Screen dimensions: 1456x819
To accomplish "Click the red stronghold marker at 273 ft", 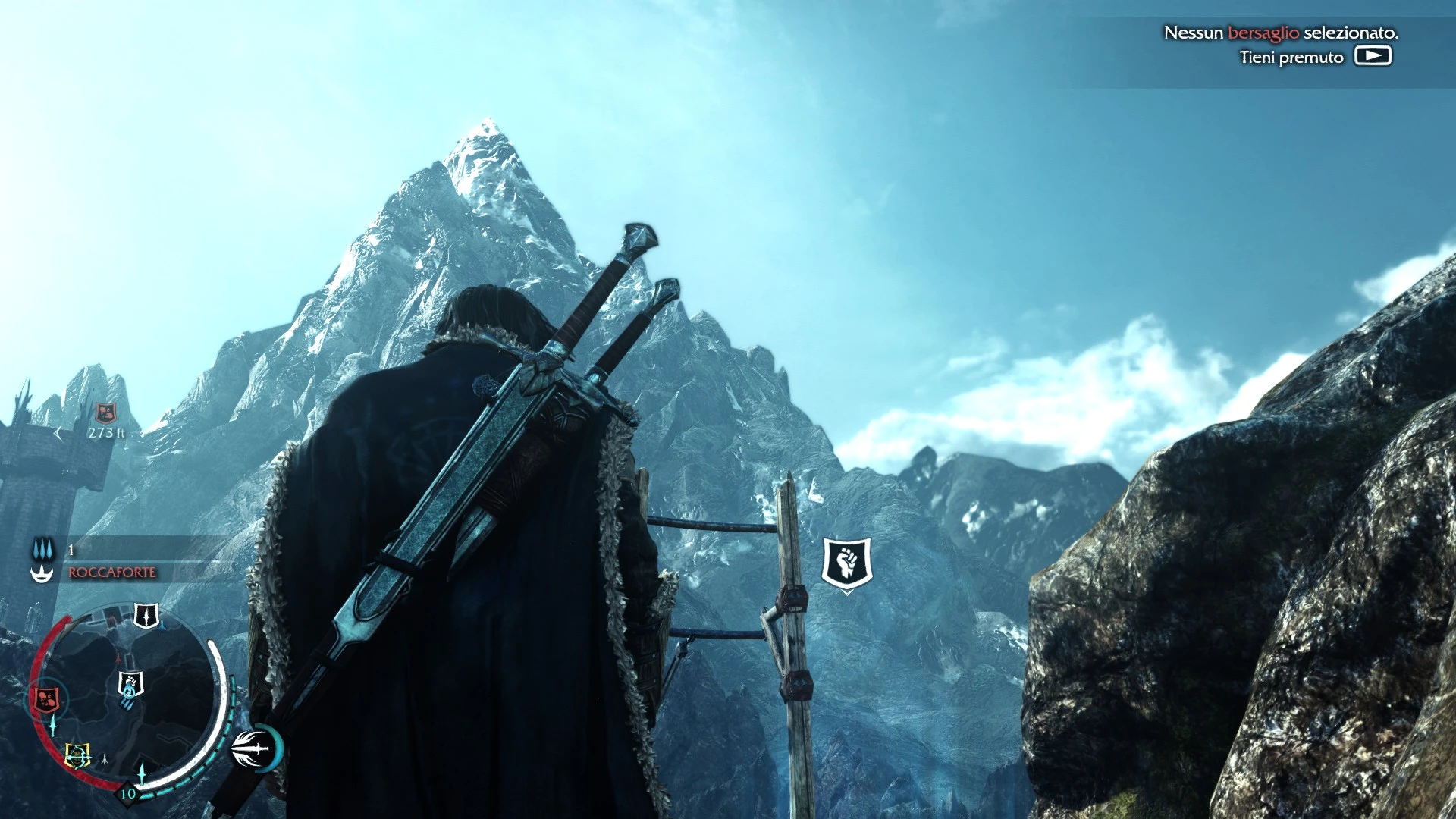I will (x=105, y=412).
